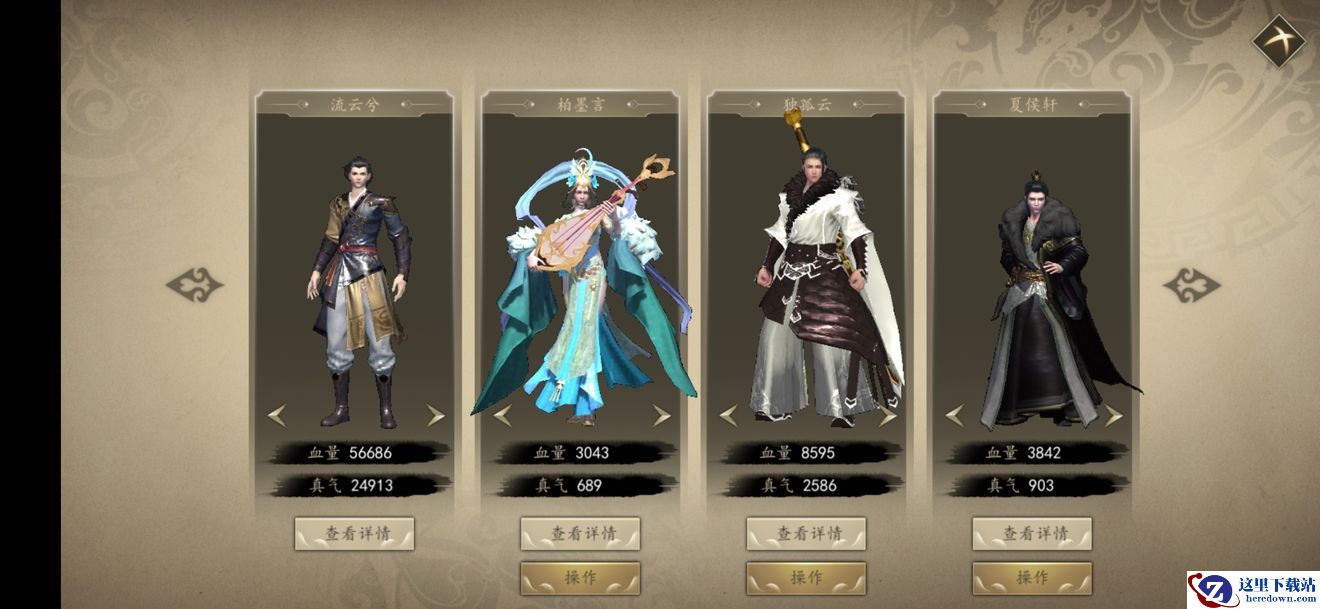
Task: Rotate 柏墨言's model left
Action: pos(502,415)
